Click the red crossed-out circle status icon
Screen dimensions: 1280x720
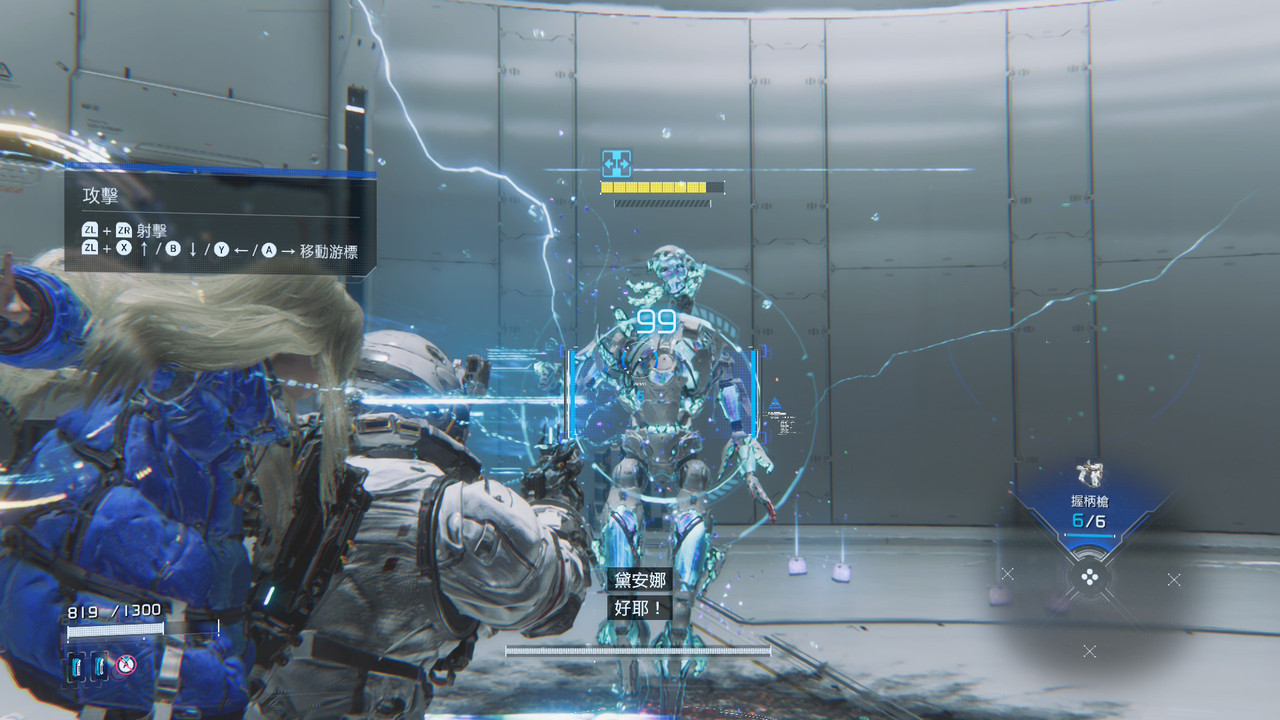pos(125,664)
